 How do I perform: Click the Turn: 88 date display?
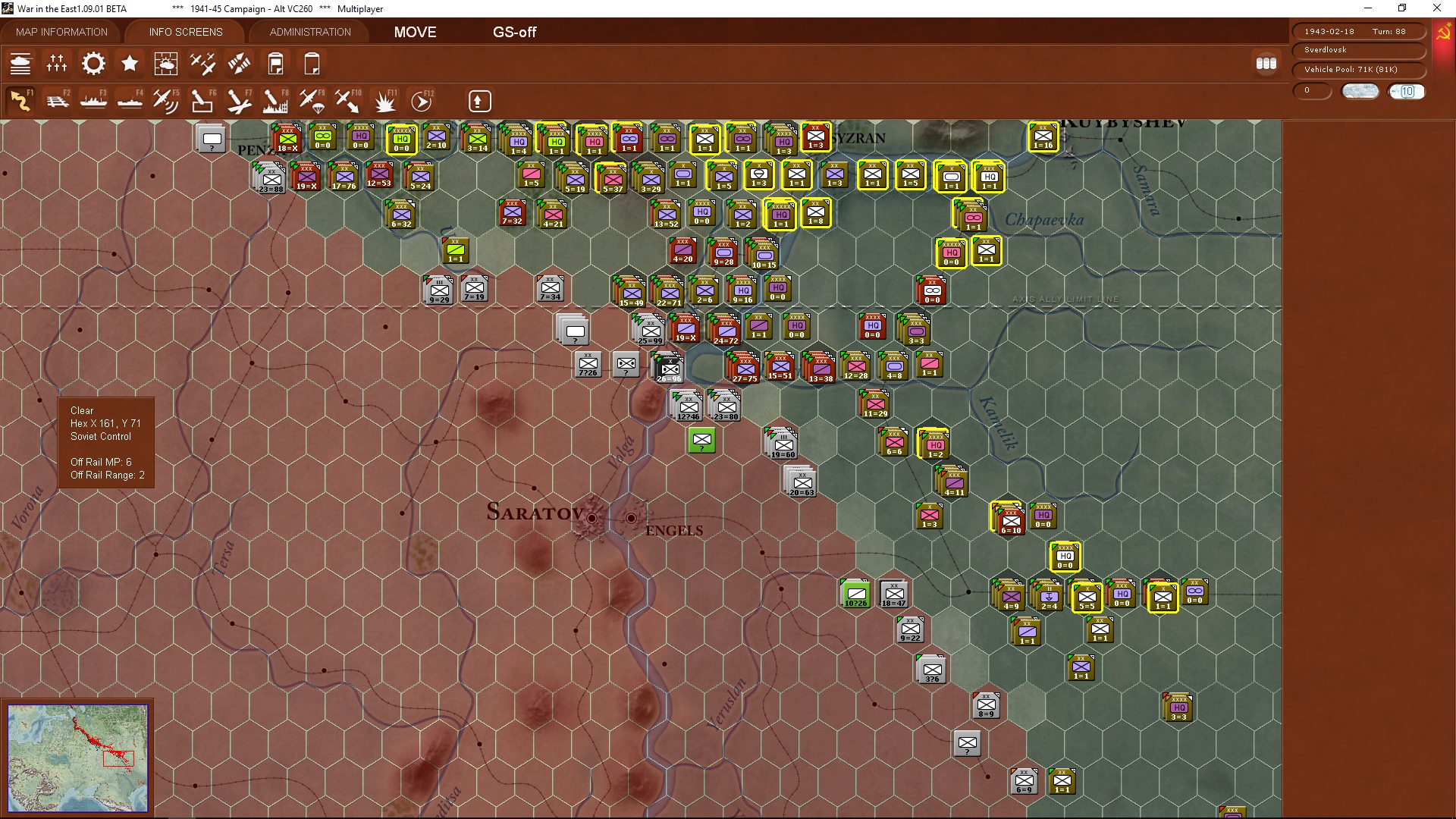click(x=1359, y=31)
